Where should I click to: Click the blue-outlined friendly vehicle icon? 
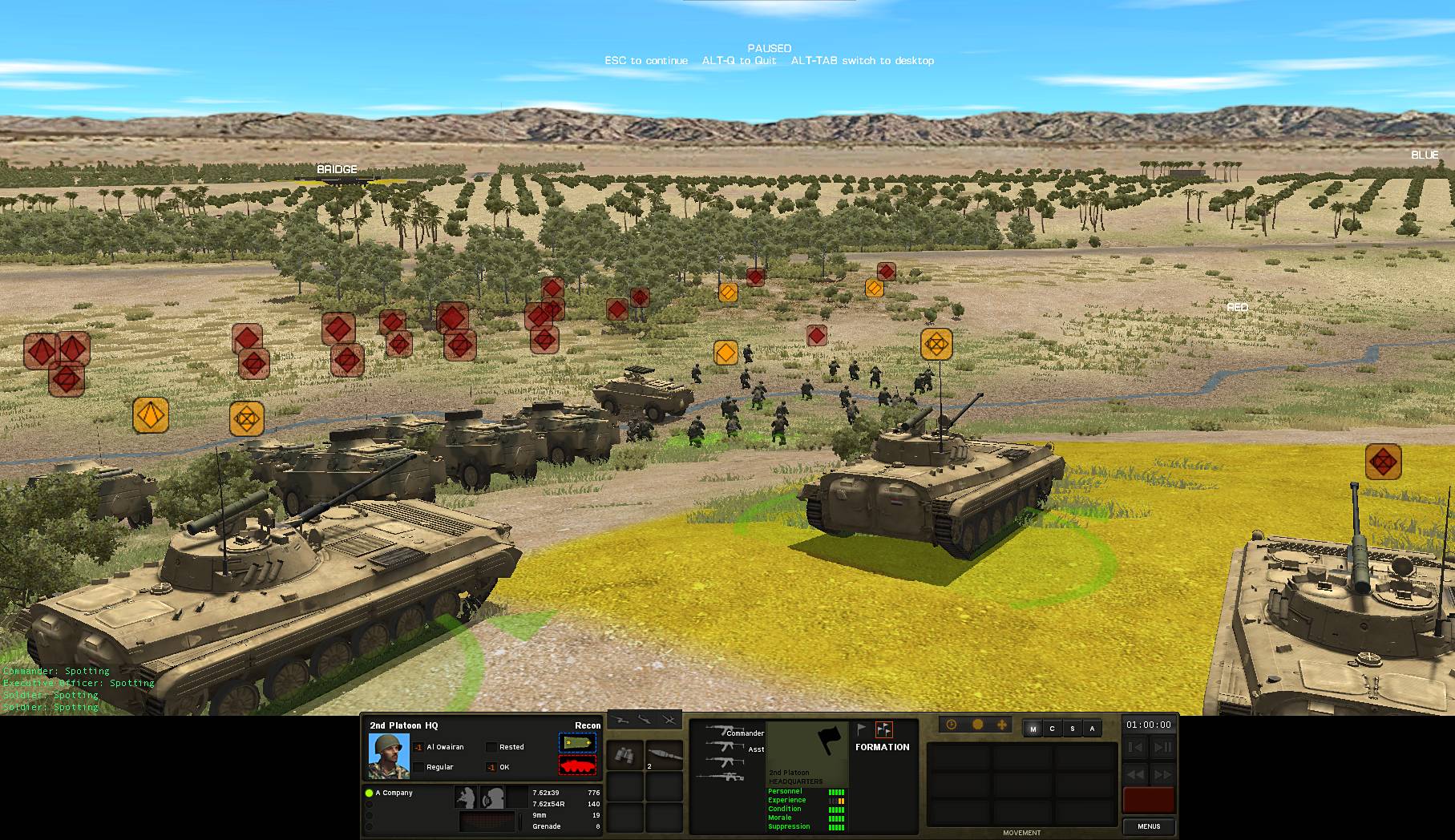pos(579,741)
